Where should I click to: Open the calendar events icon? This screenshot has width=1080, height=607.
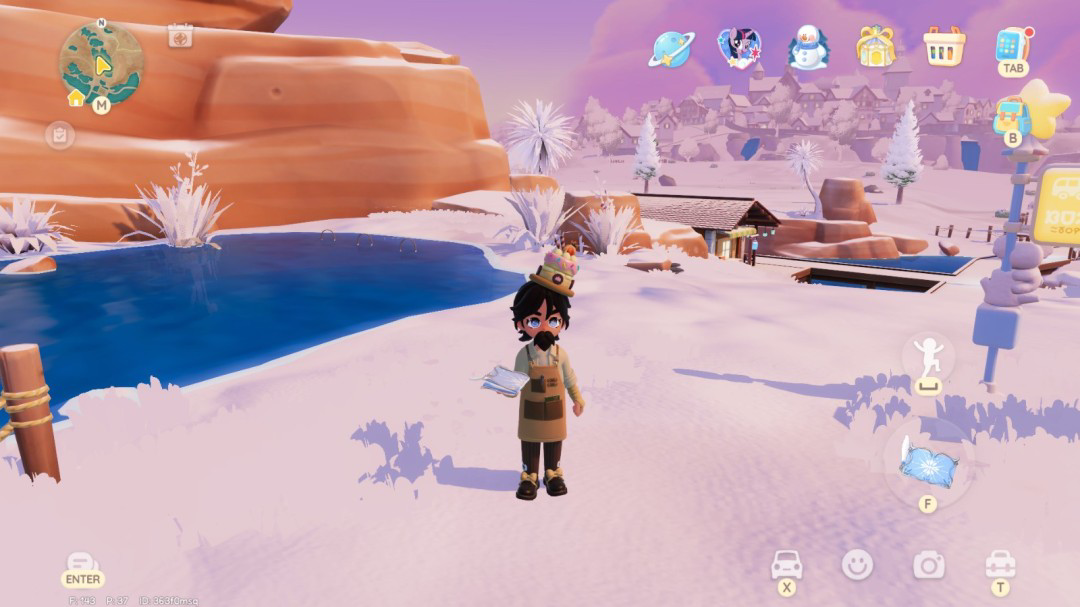(180, 36)
